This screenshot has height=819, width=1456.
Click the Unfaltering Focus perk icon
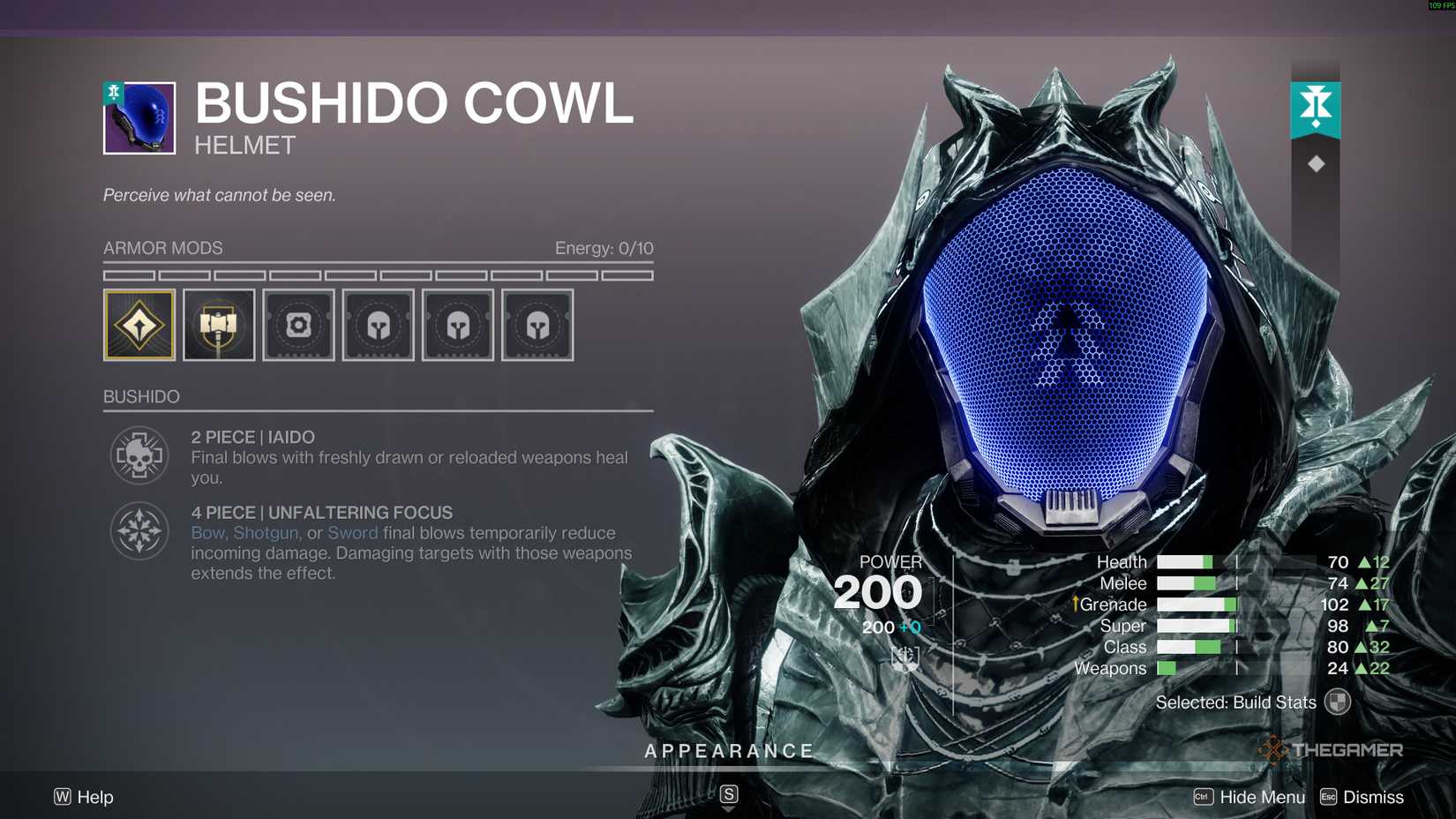click(x=139, y=530)
